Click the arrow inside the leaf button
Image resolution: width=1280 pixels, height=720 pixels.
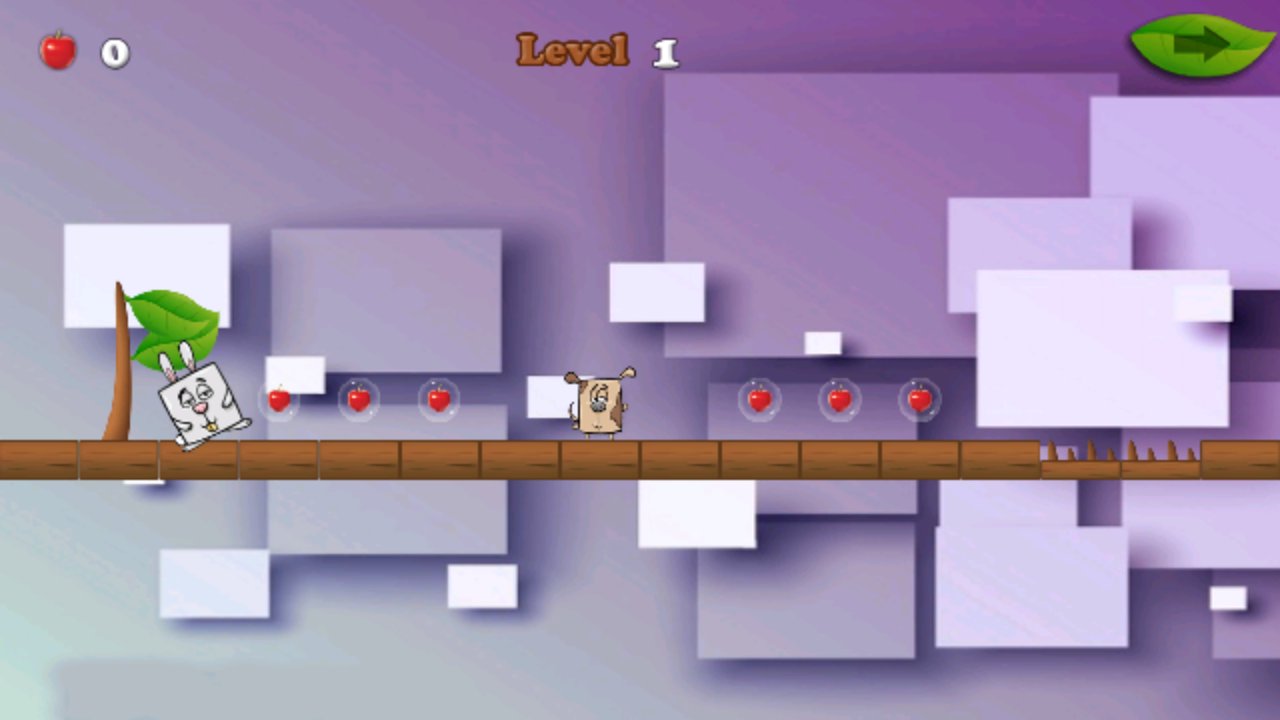(1202, 42)
